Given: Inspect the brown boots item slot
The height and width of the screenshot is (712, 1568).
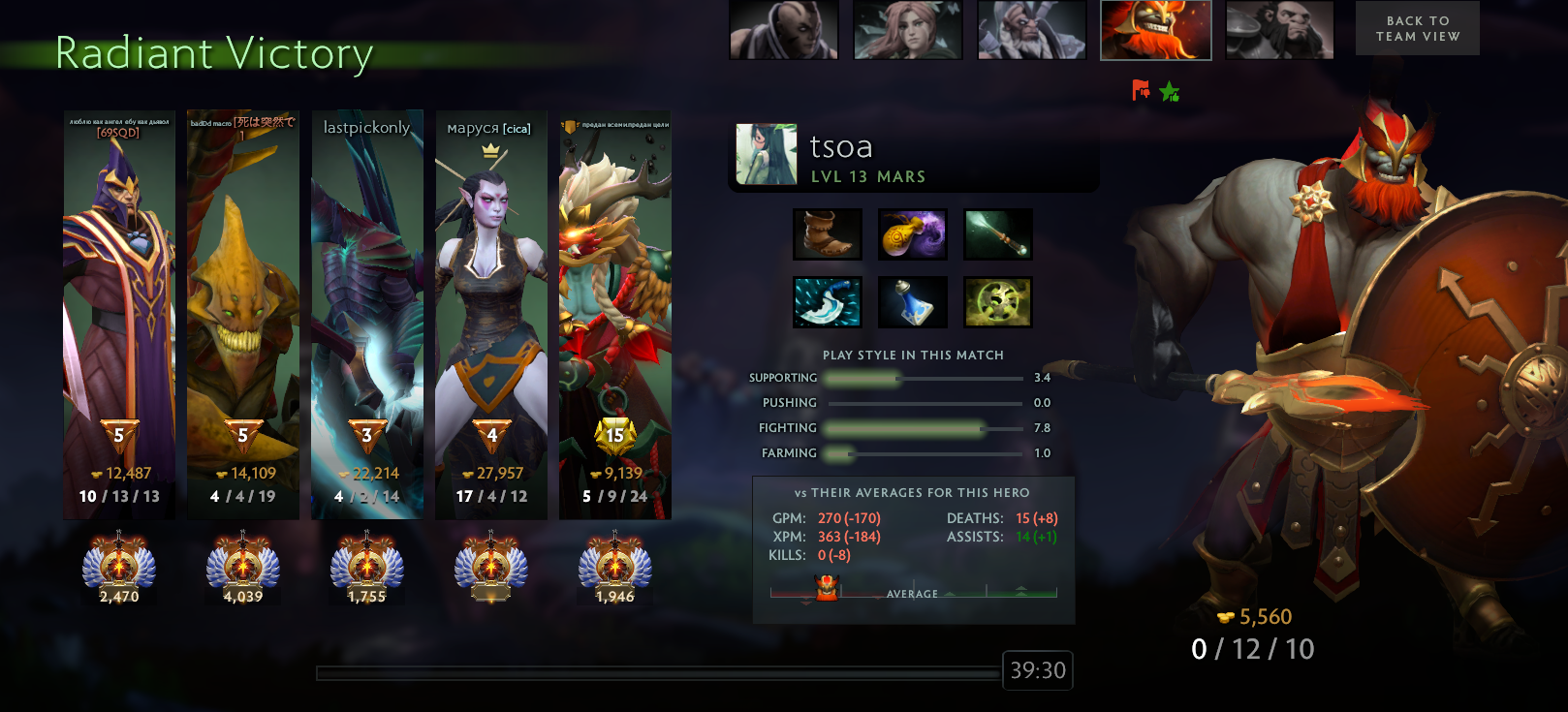Looking at the screenshot, I should pyautogui.click(x=827, y=234).
